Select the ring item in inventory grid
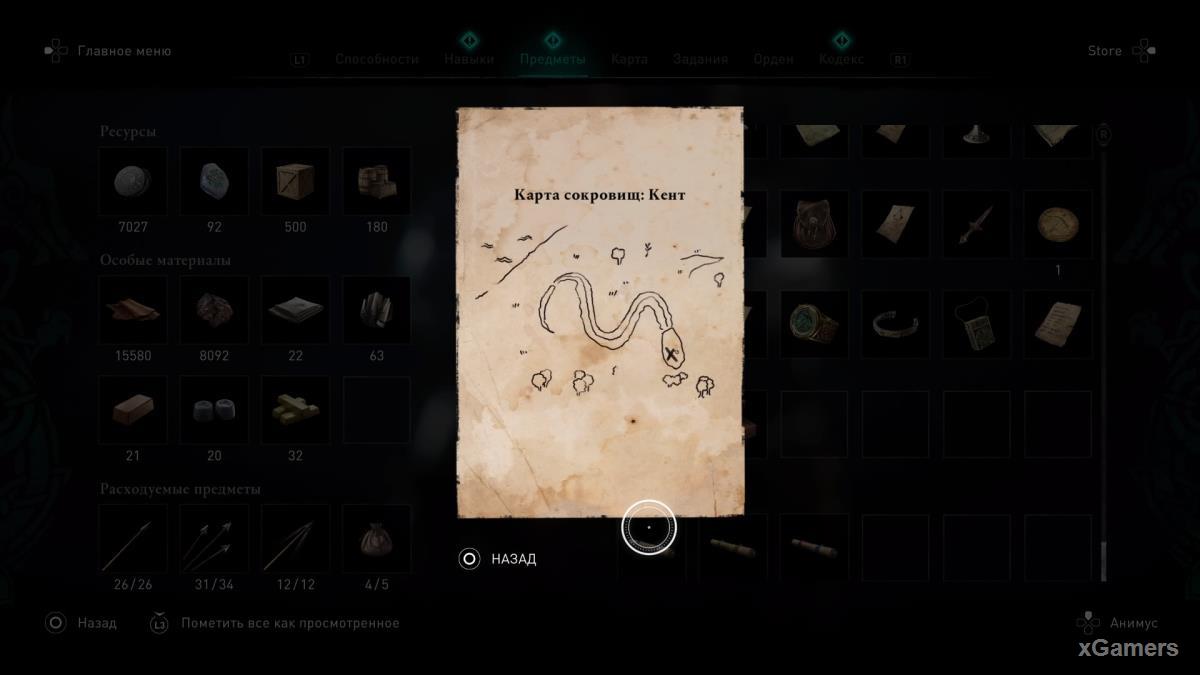1200x675 pixels. point(814,324)
